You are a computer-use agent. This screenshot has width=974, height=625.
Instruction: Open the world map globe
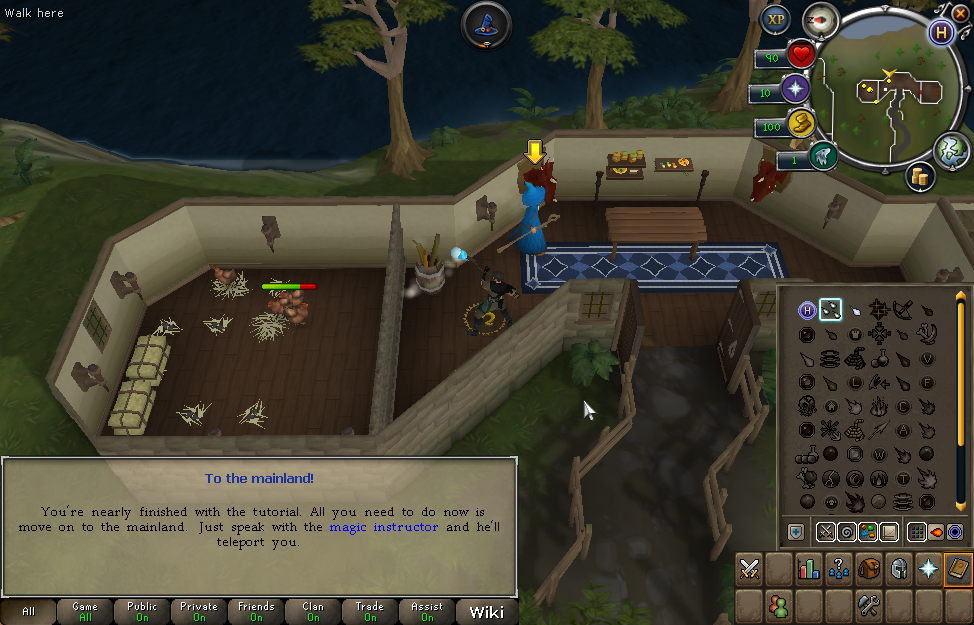click(951, 150)
